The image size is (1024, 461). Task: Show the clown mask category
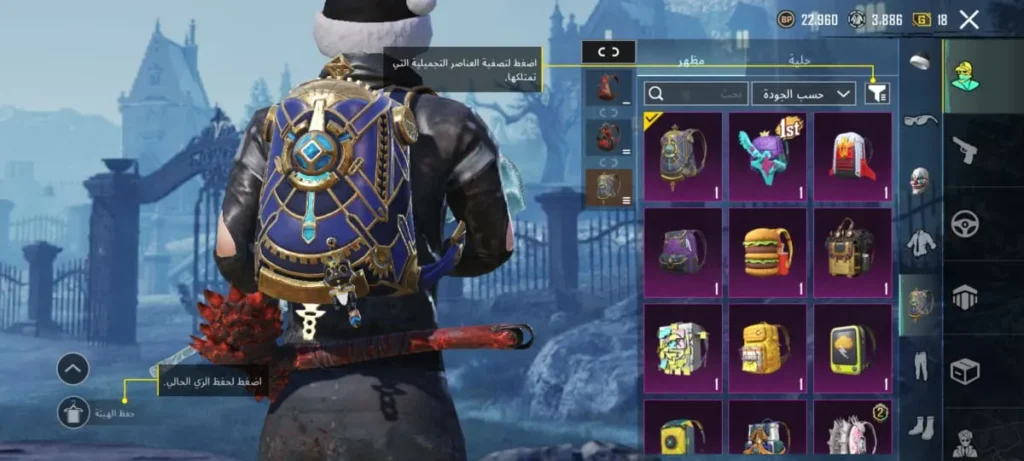coord(920,181)
